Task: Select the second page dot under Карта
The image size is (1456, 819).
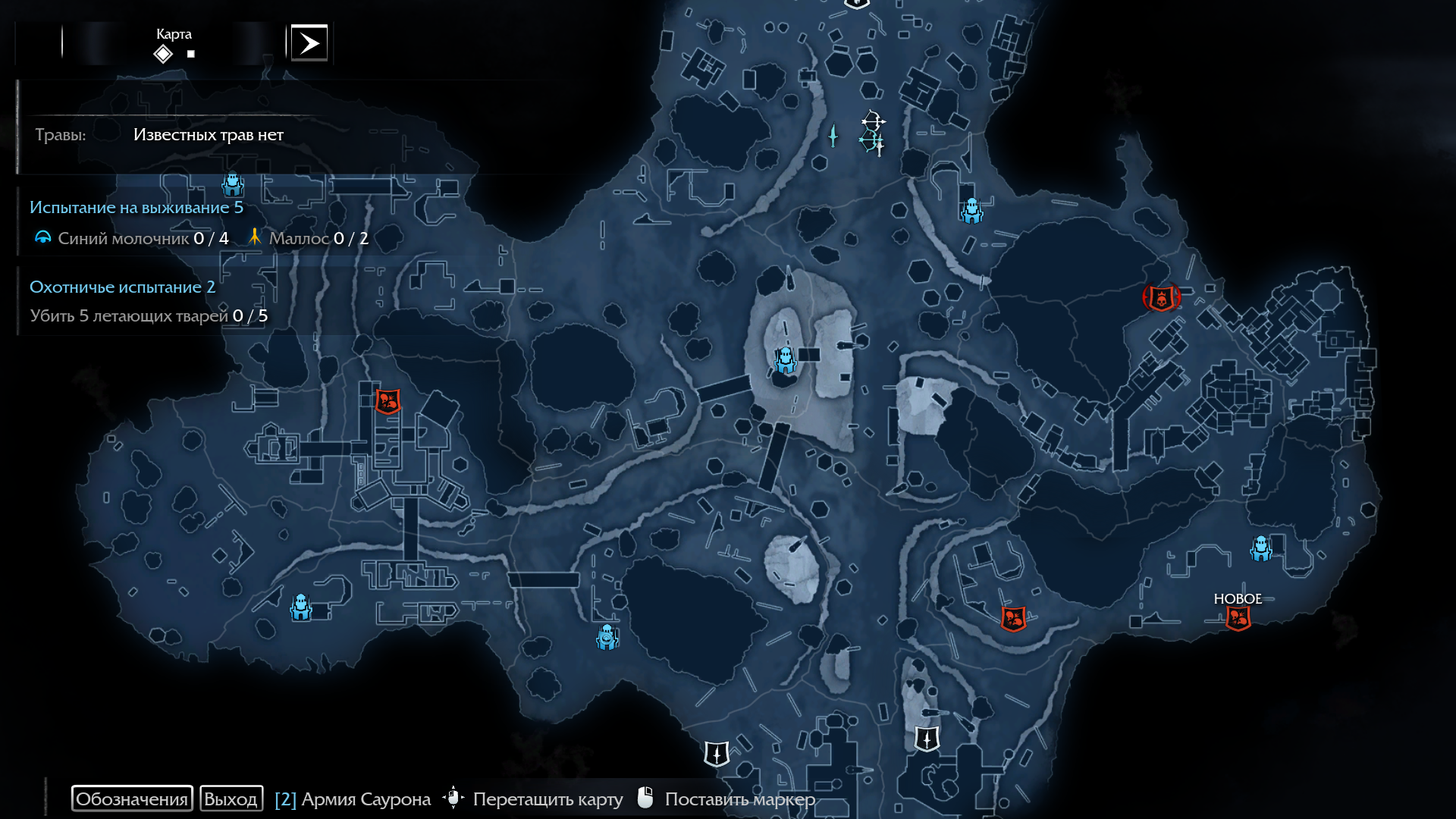Action: [191, 54]
